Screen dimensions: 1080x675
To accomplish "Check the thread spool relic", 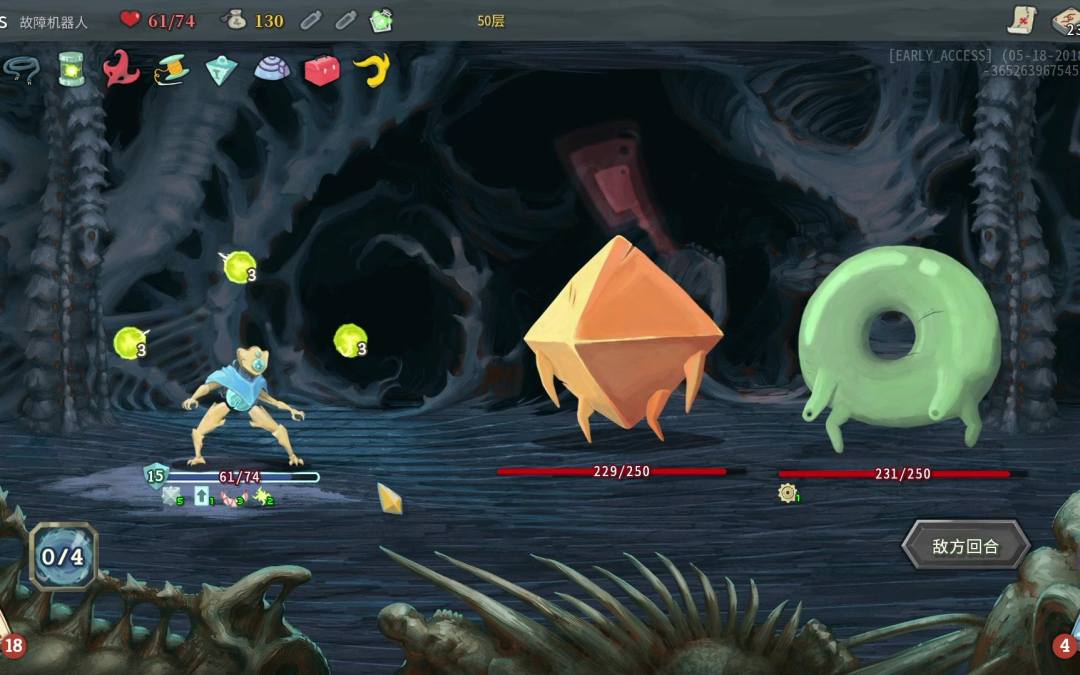I will click(172, 69).
